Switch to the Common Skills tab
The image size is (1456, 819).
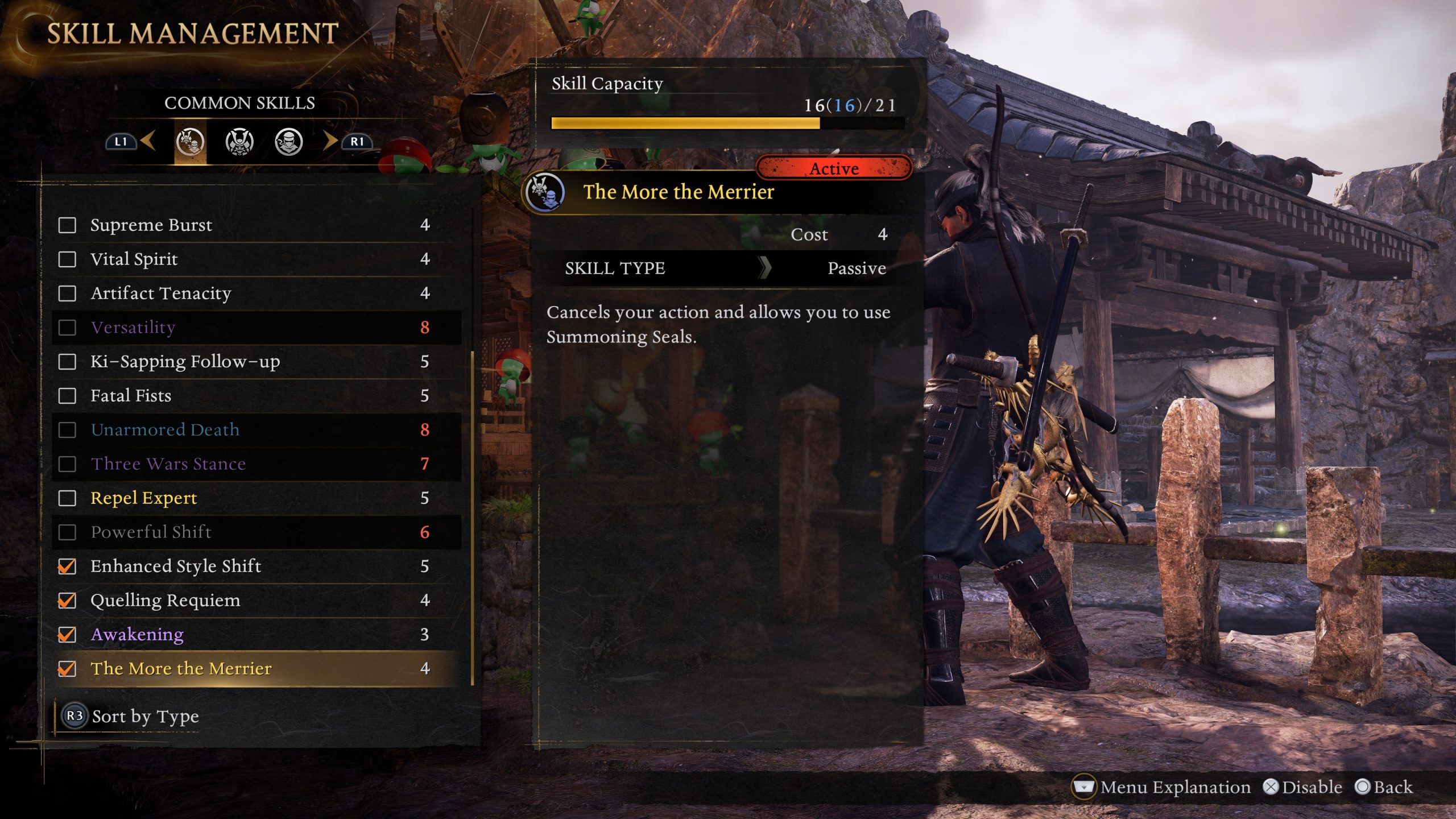point(241,104)
